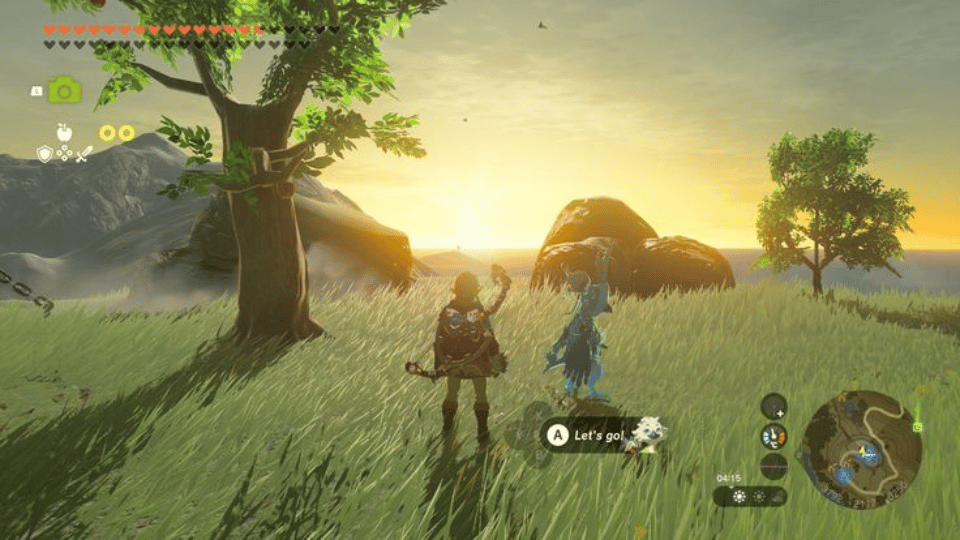This screenshot has height=540, width=960.
Task: Open the green camera rune icon
Action: (x=65, y=91)
